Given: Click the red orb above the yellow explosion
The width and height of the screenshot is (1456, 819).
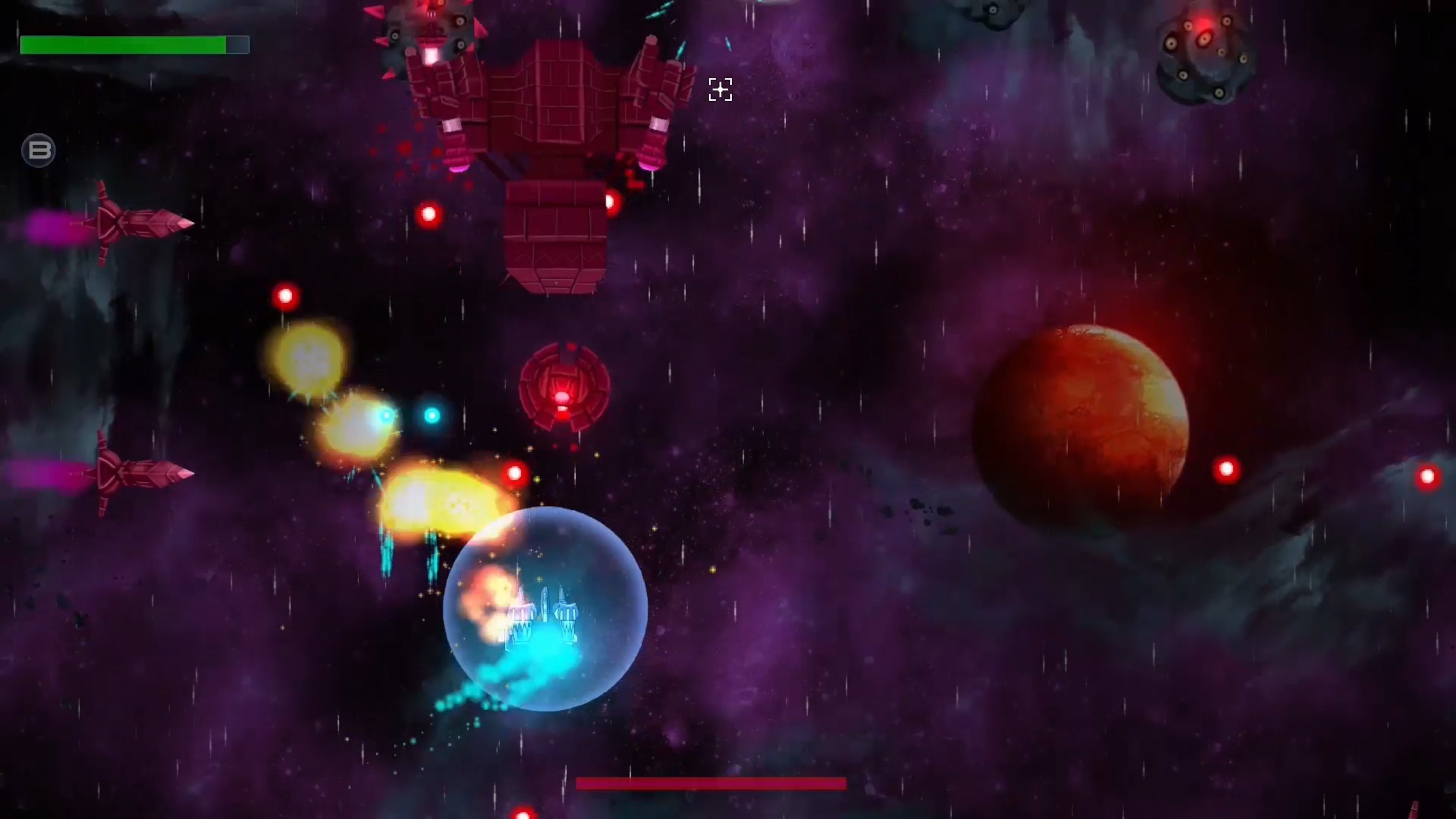Looking at the screenshot, I should click(x=285, y=295).
